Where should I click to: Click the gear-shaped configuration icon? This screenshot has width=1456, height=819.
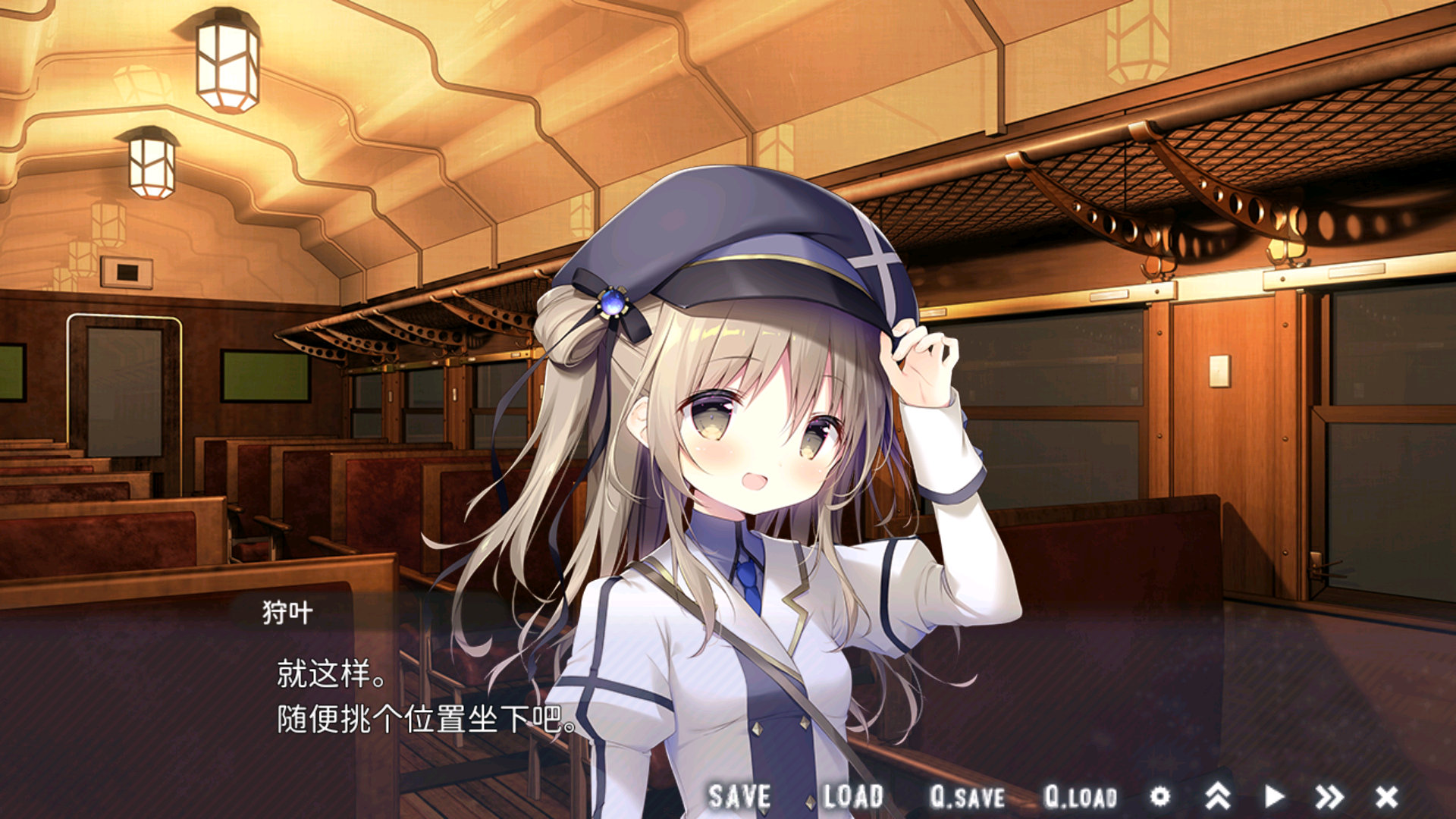[1161, 796]
